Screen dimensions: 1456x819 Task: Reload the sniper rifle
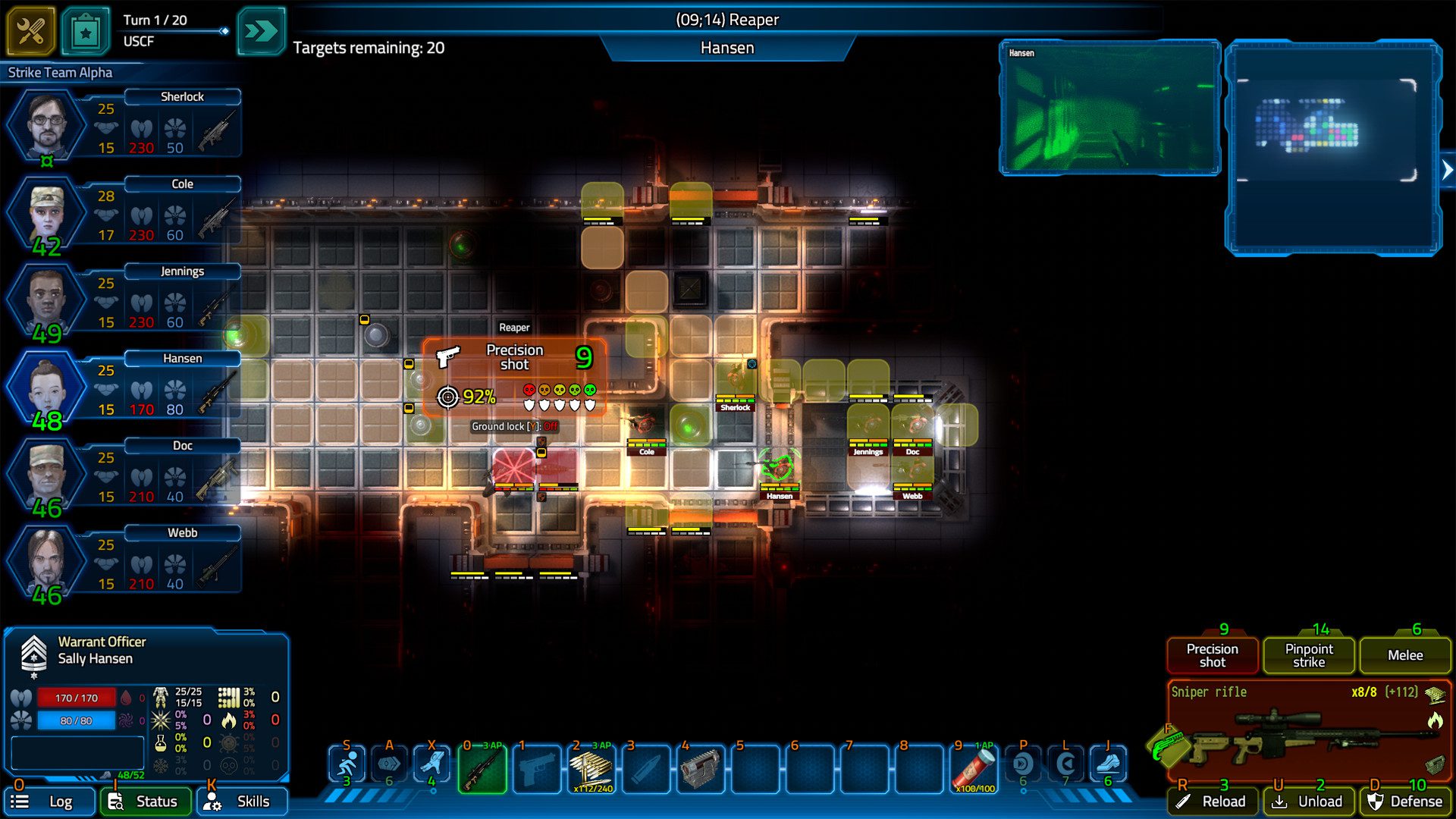coord(1213,802)
